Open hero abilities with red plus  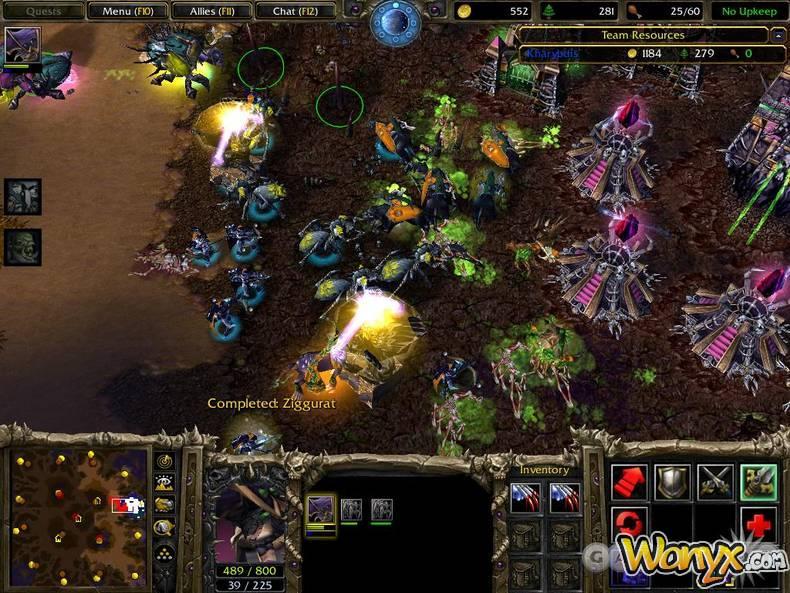tap(759, 524)
